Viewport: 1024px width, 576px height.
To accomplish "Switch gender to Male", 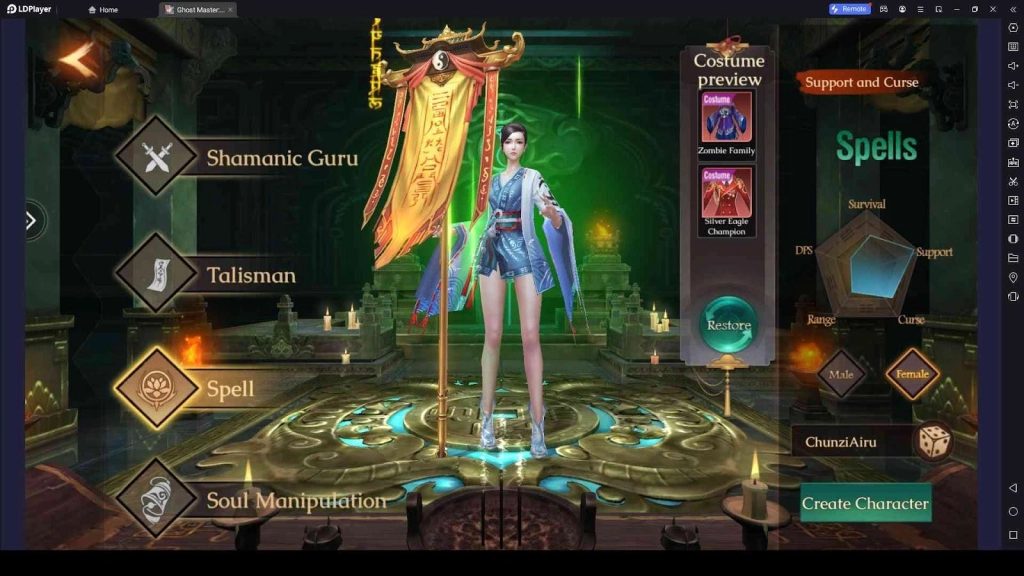I will click(x=840, y=374).
